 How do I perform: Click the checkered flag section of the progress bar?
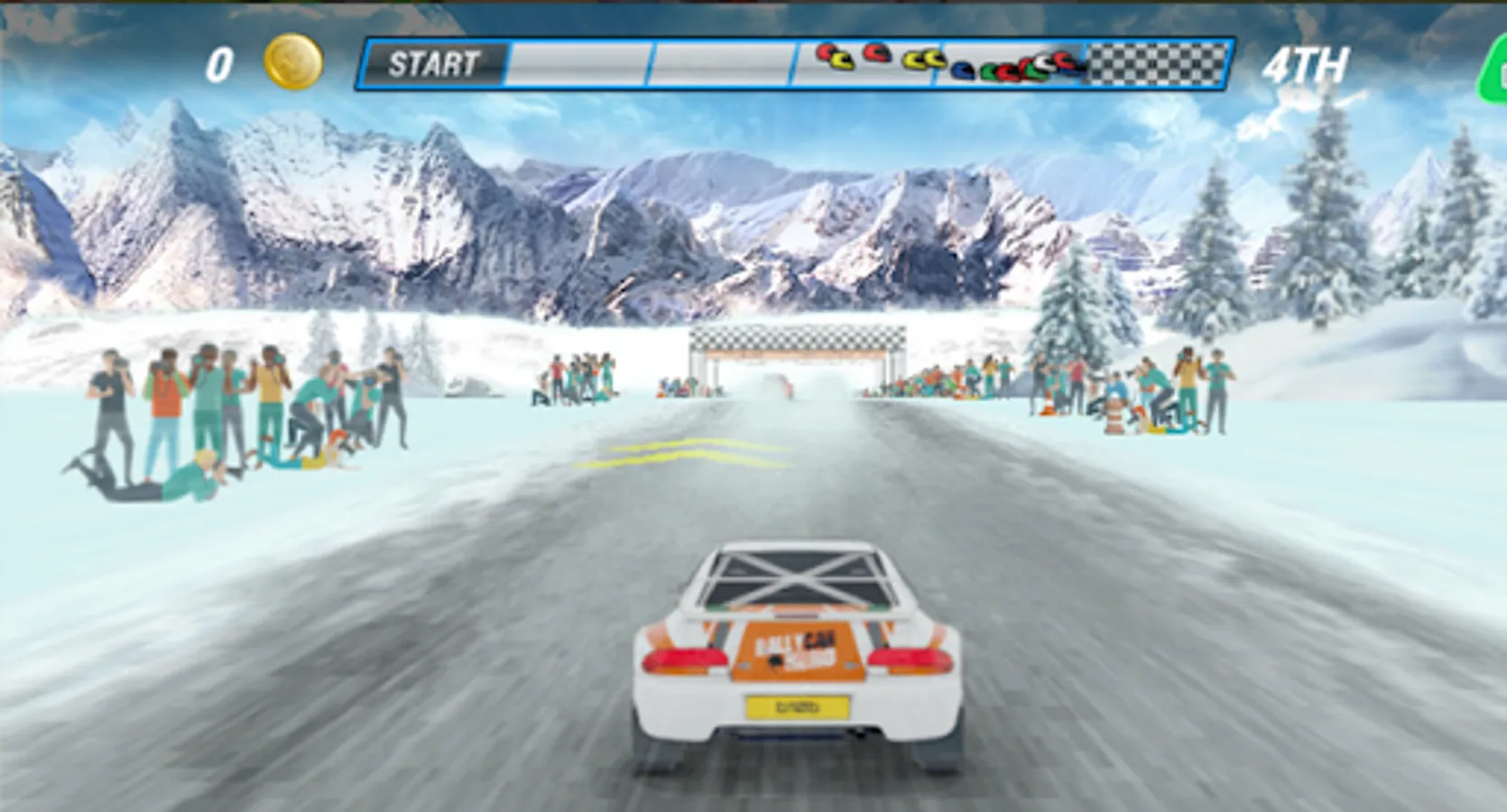coord(1155,63)
